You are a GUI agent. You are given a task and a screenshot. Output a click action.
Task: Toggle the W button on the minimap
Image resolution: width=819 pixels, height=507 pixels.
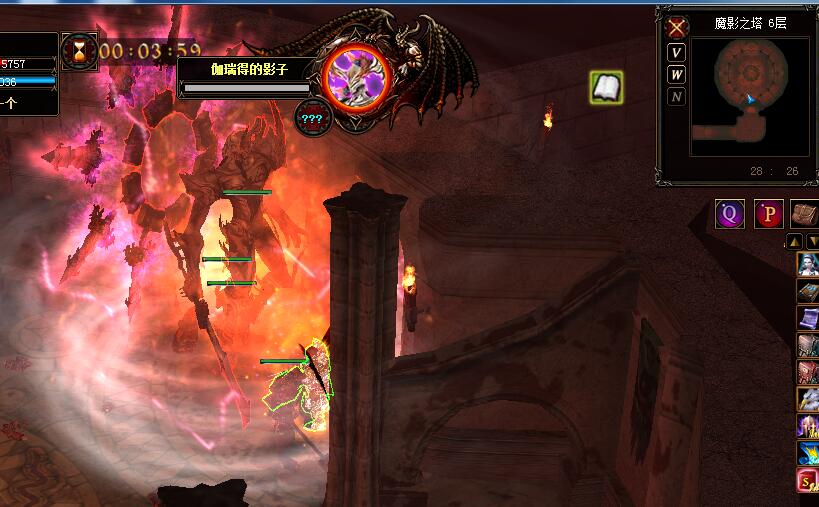coord(677,74)
